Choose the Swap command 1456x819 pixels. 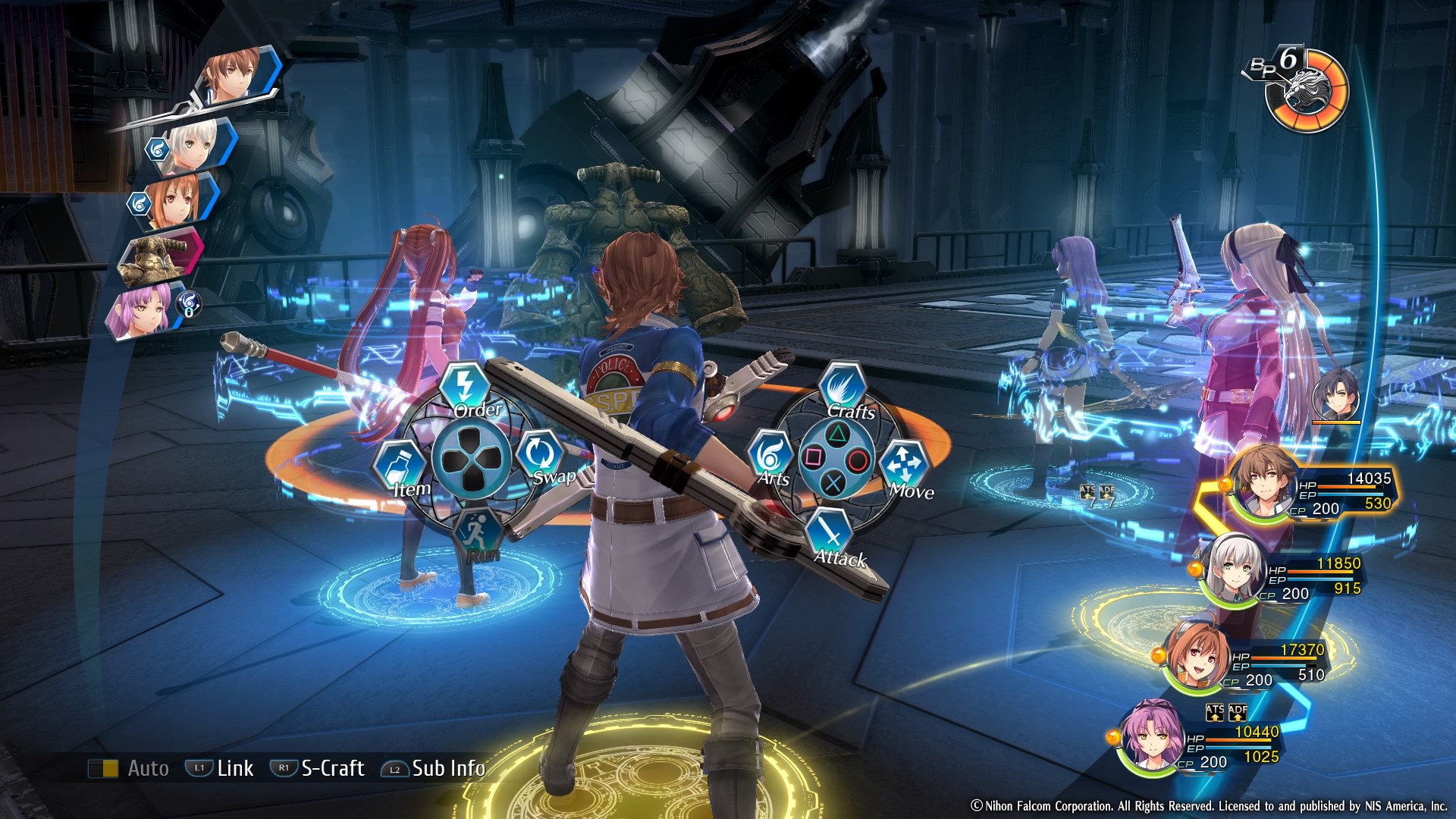[539, 456]
